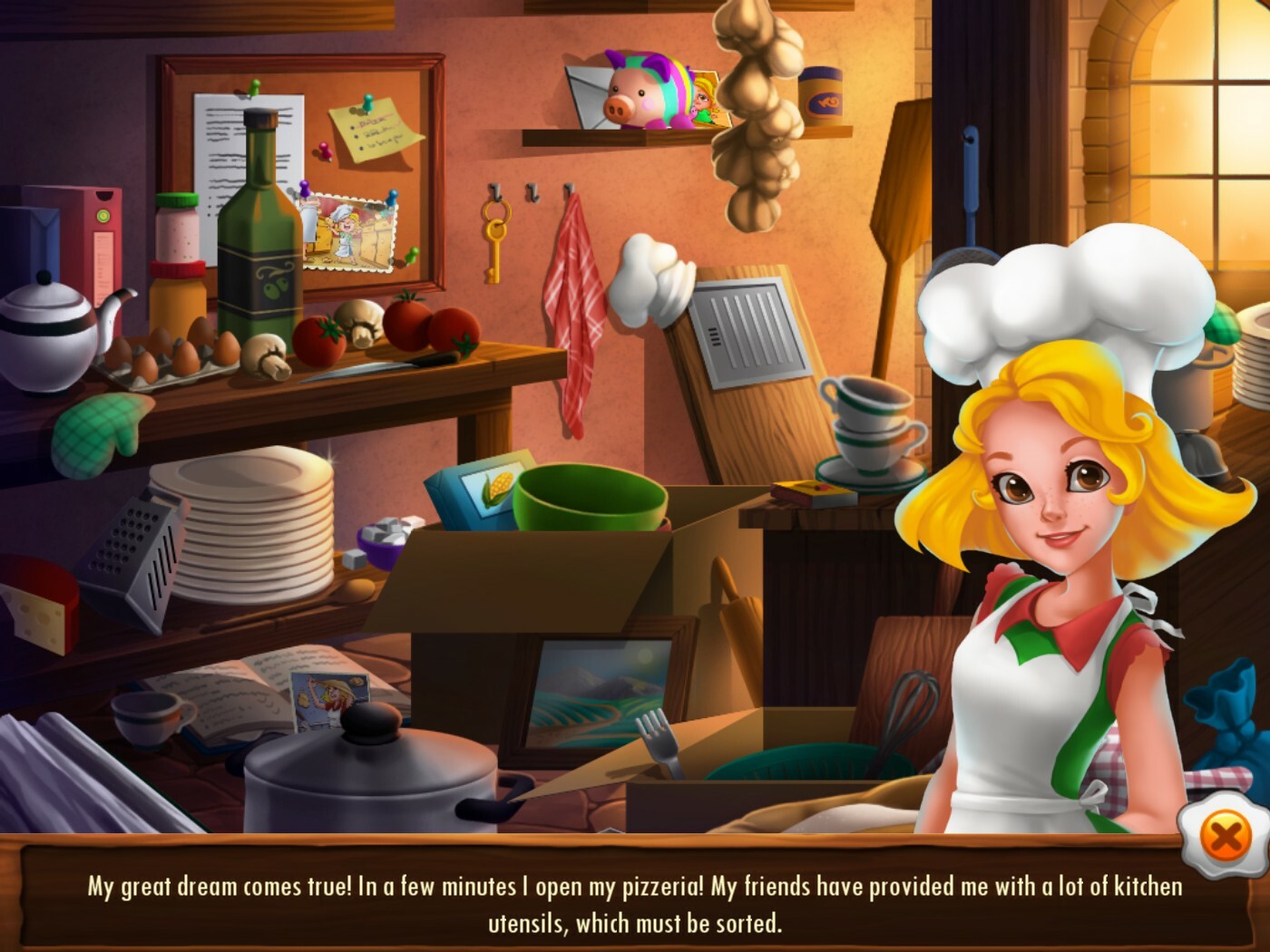This screenshot has height=952, width=1270.
Task: Click the postcard pinned to the corkboard
Action: click(347, 231)
